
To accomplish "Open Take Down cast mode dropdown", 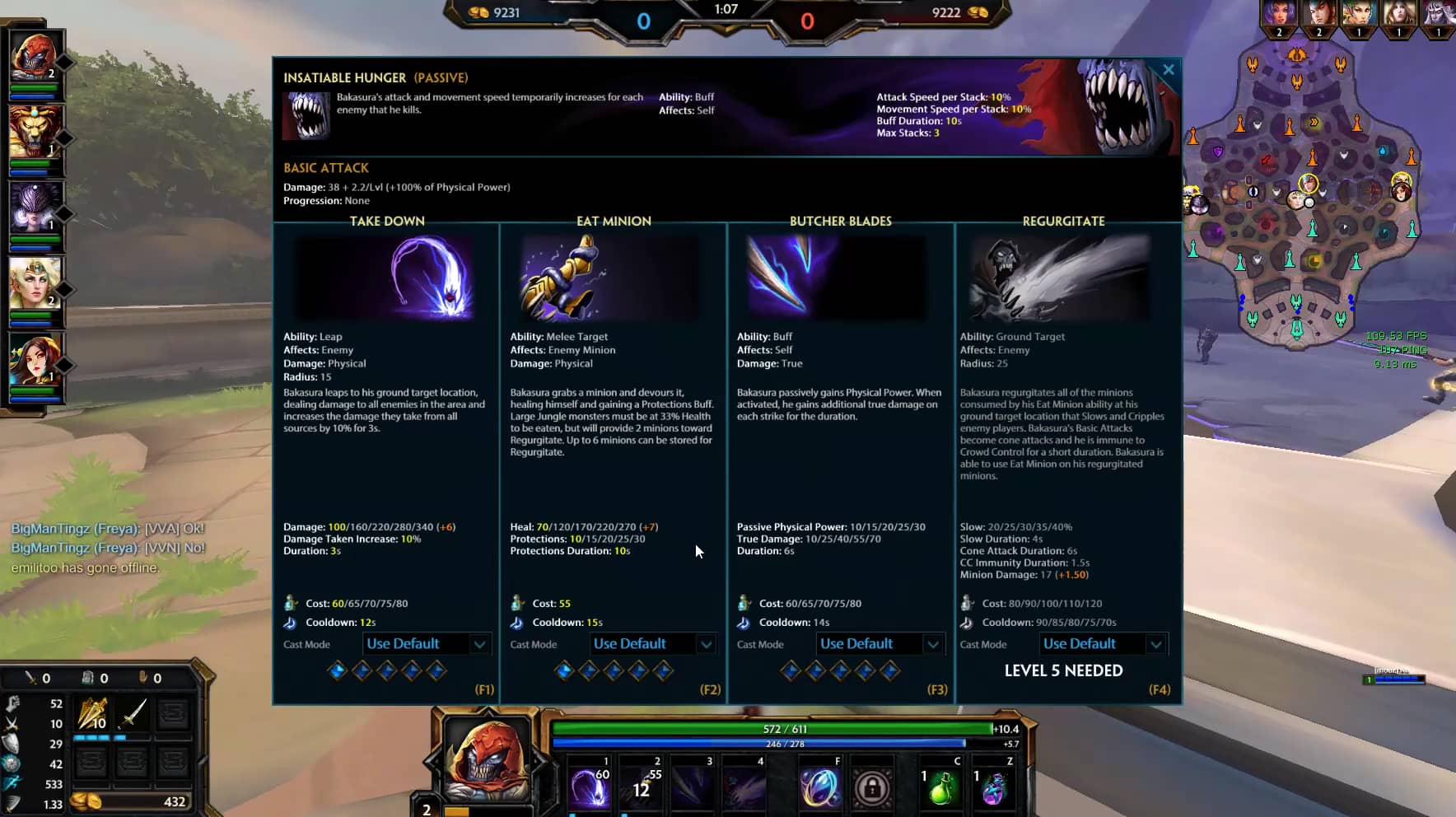I will point(426,644).
